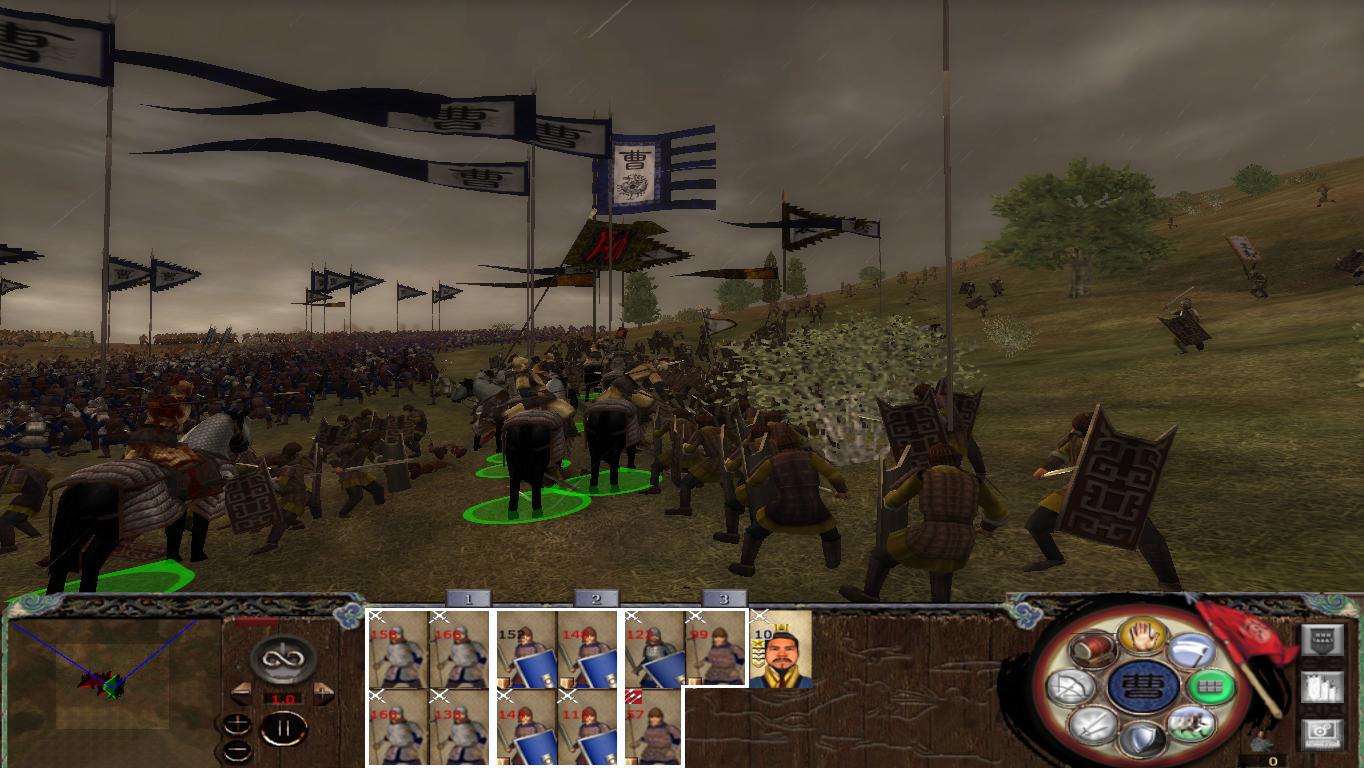Increase battle speed with the plus arrow
1364x768 pixels.
(x=323, y=695)
